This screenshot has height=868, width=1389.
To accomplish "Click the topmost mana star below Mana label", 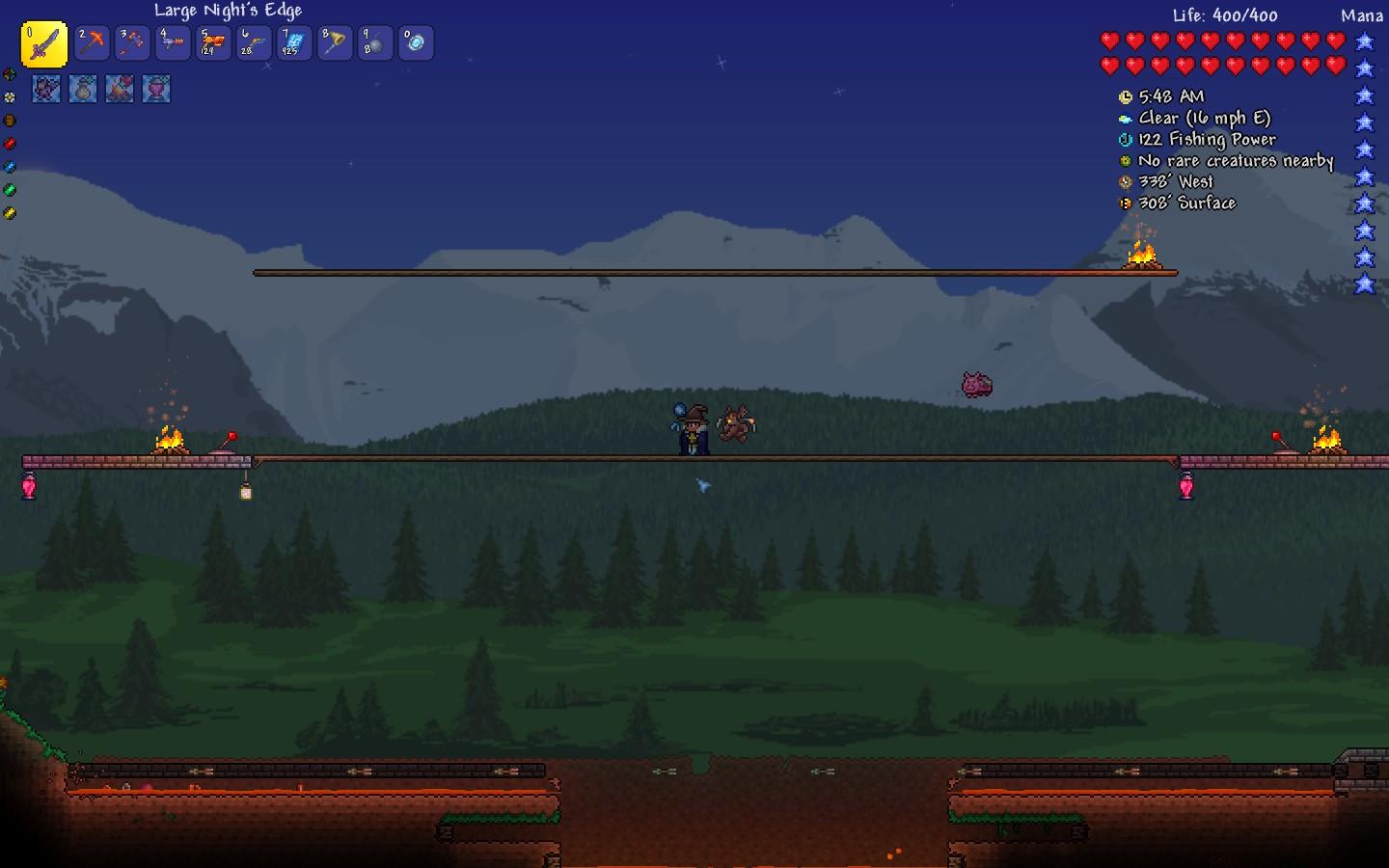I will click(1365, 42).
